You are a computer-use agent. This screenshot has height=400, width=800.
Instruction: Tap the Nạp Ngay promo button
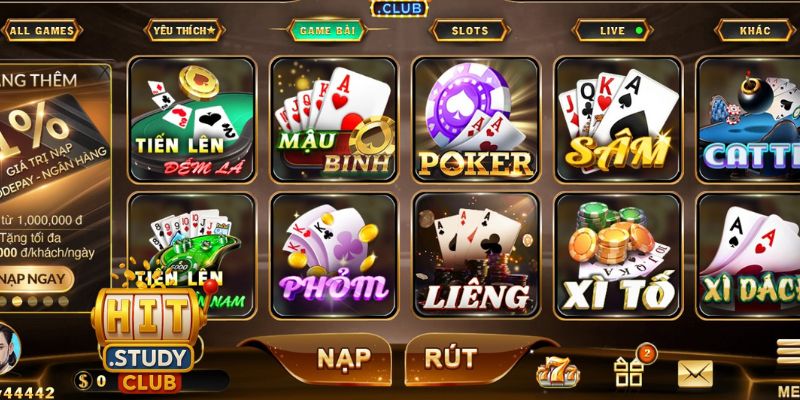point(36,277)
